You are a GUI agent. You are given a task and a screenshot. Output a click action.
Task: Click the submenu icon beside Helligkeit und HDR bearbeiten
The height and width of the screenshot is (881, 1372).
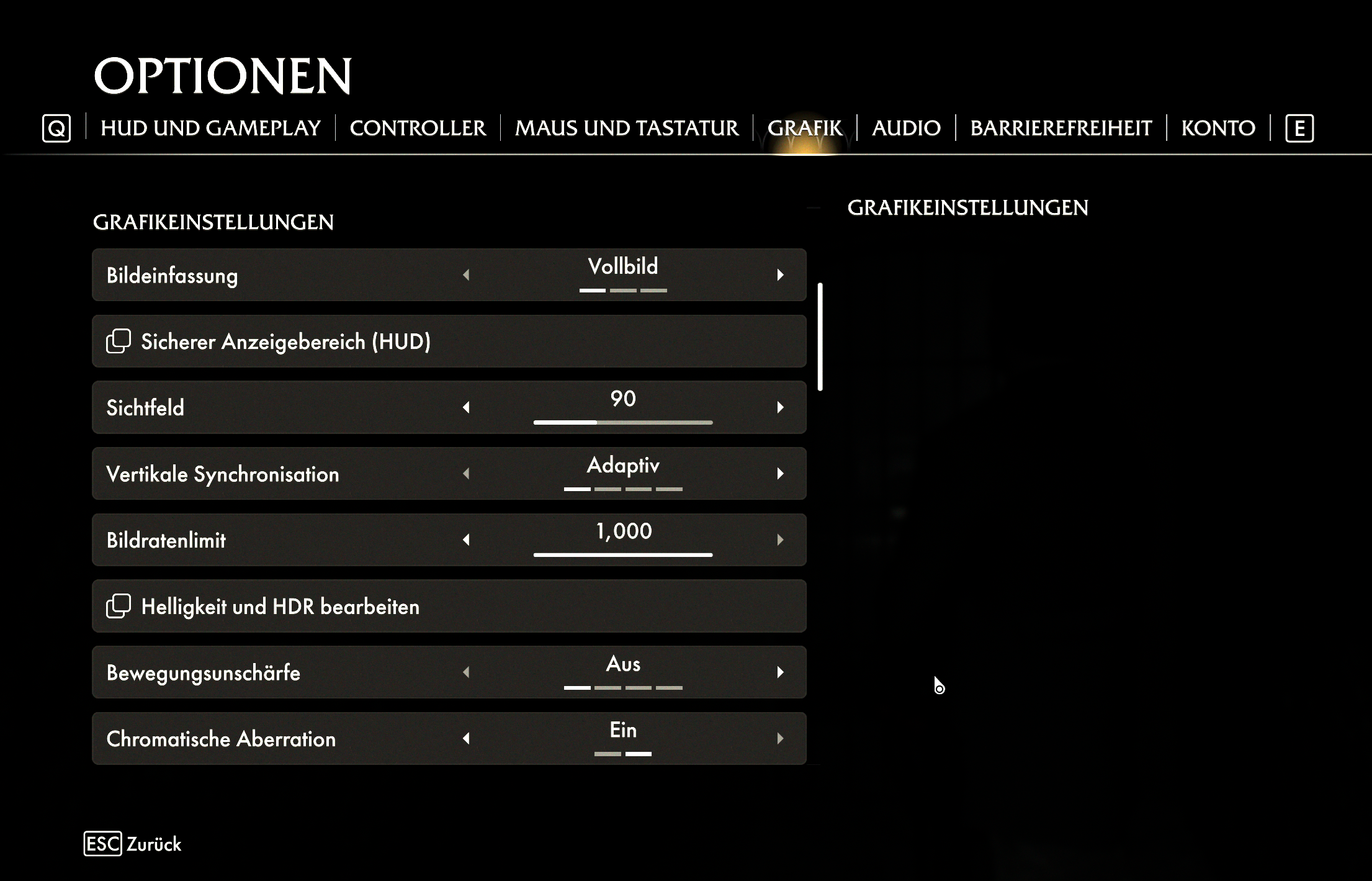[x=118, y=606]
